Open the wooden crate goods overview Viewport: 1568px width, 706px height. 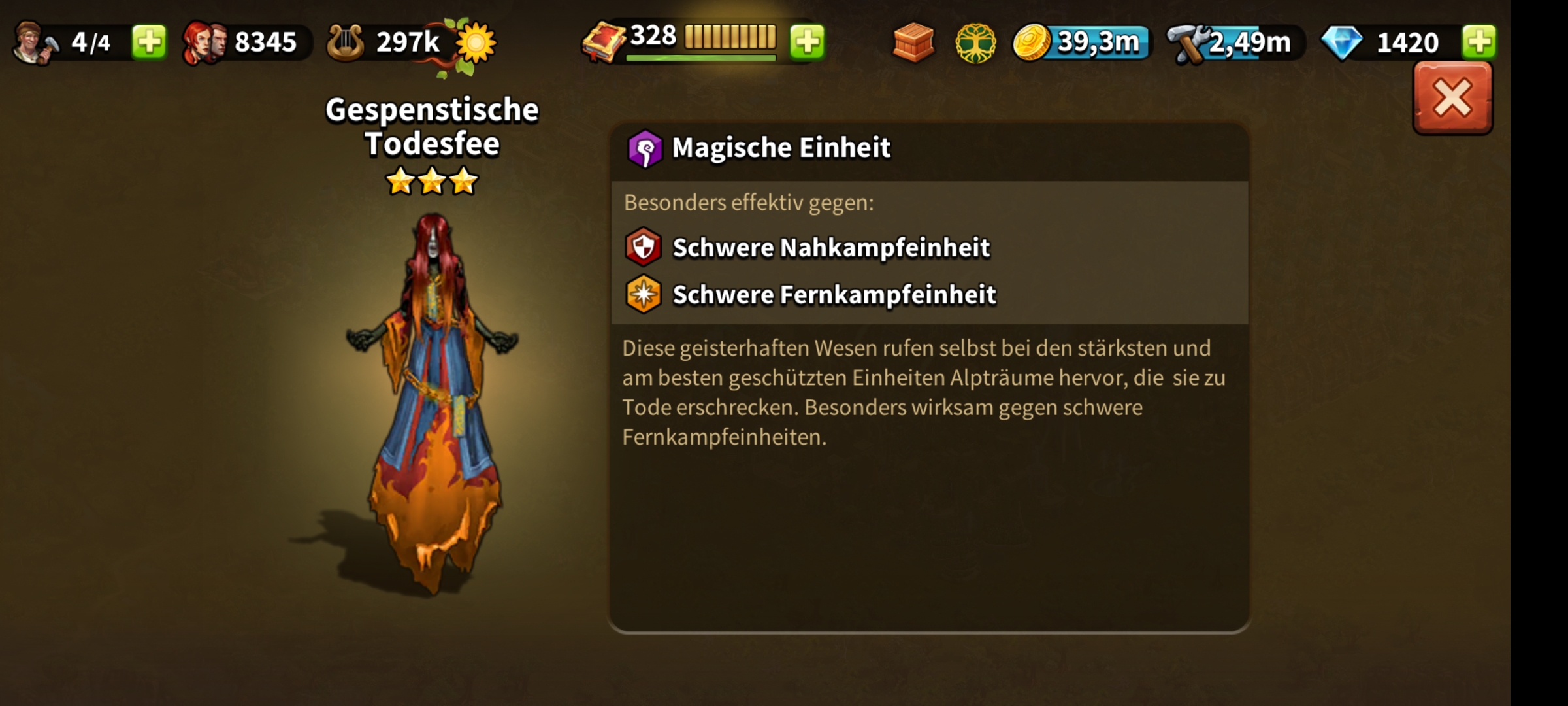(913, 42)
